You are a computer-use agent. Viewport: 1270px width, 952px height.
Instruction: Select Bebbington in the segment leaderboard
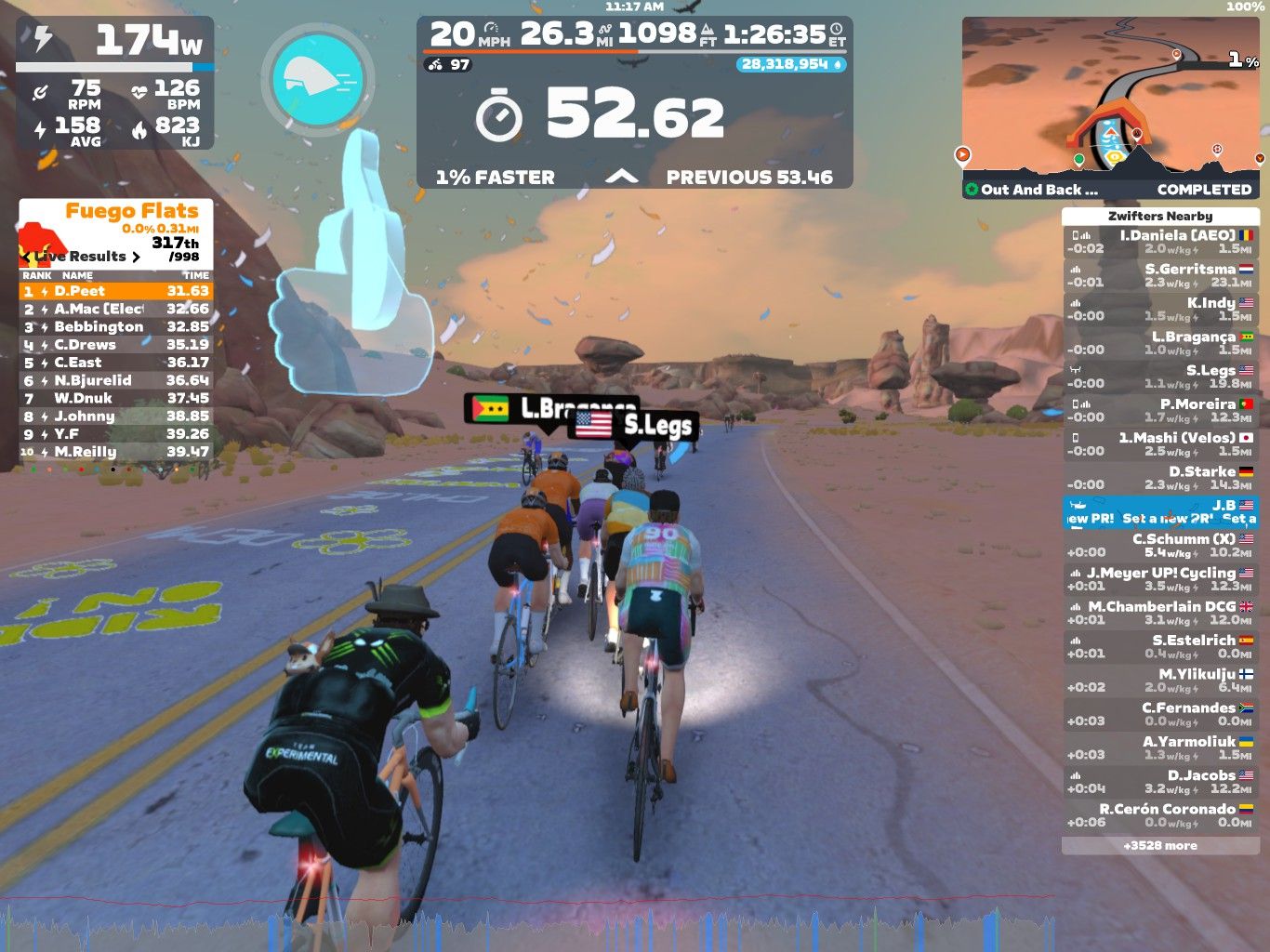116,326
